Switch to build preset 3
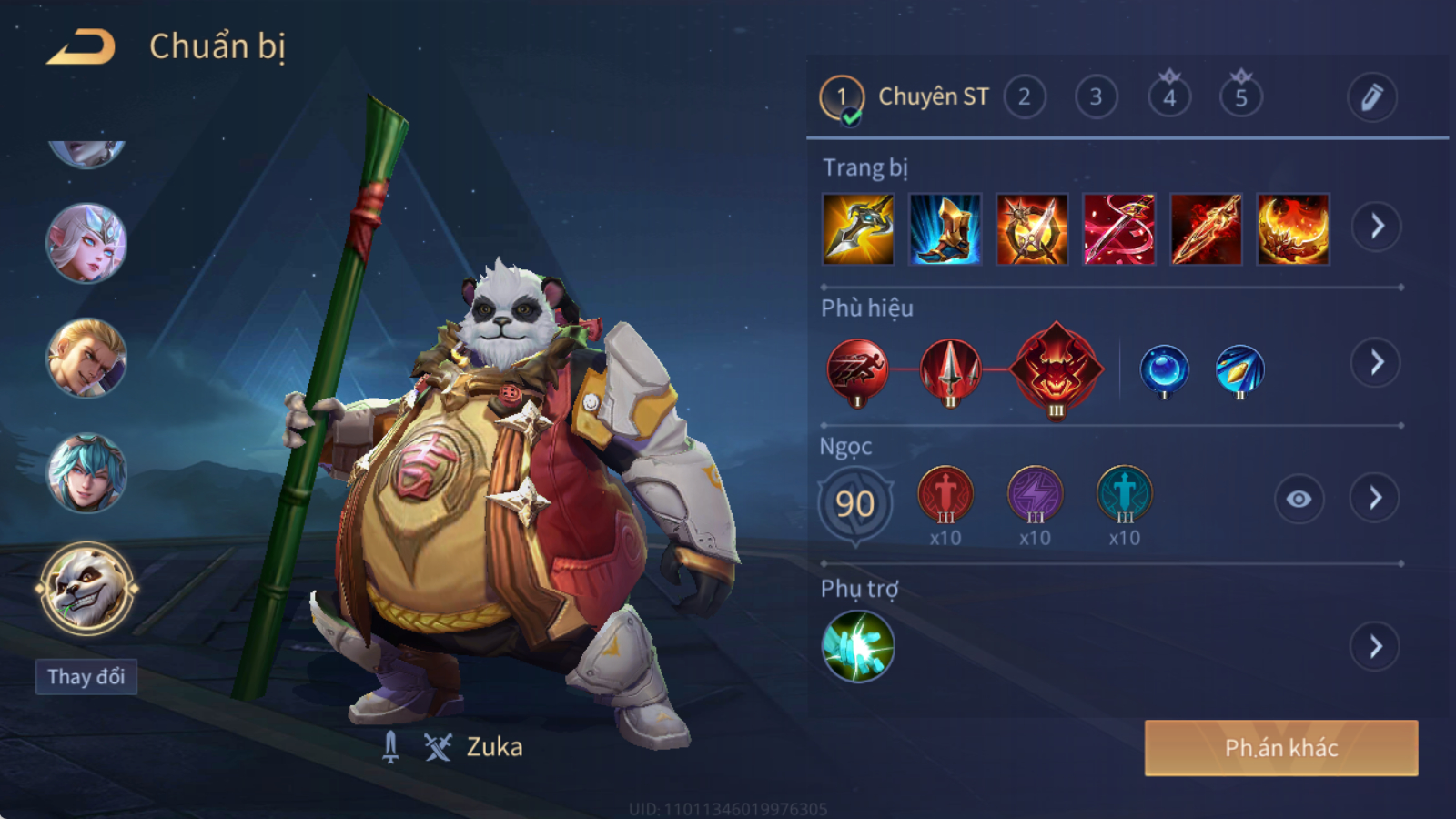1456x819 pixels. pos(1096,97)
